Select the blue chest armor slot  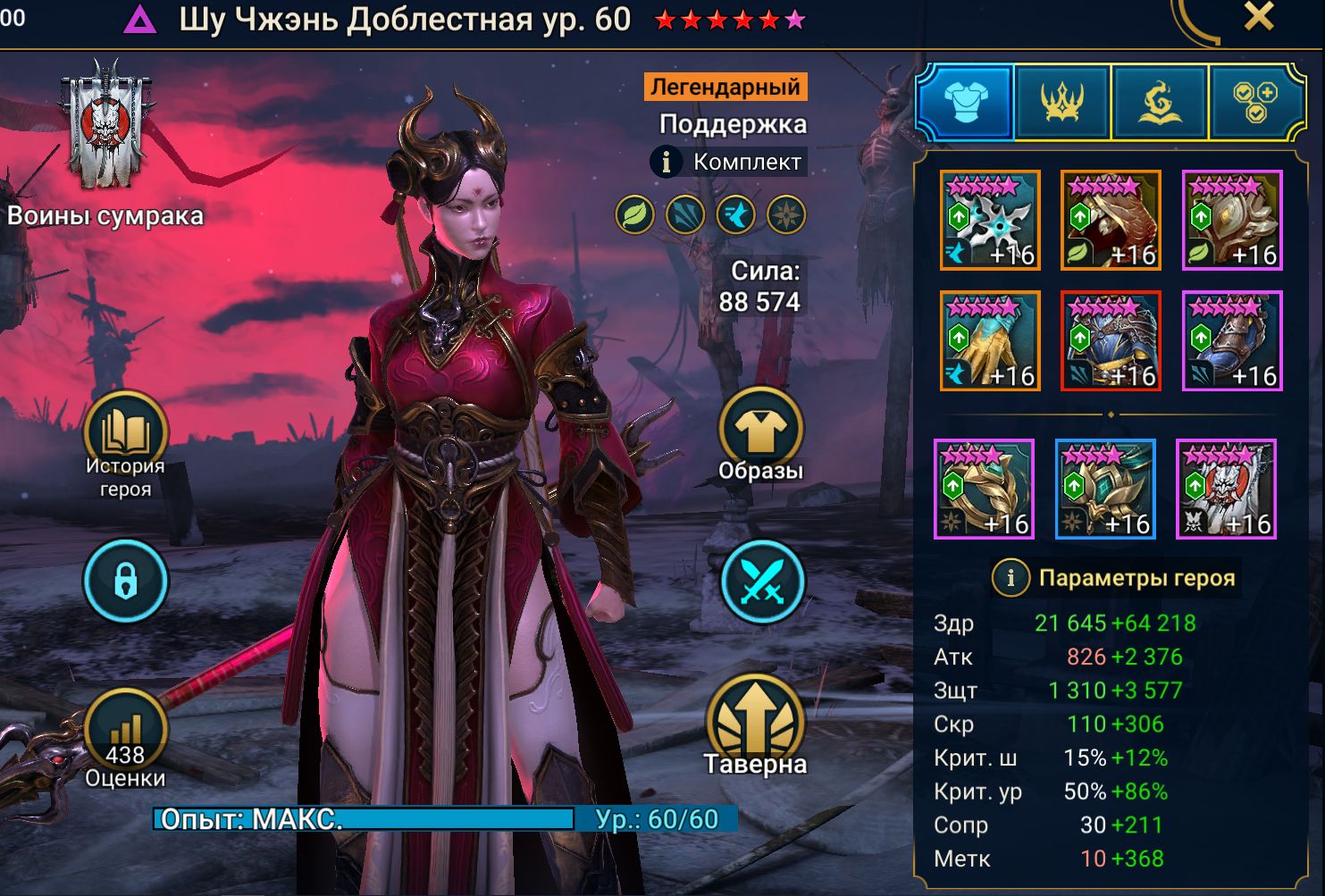[1111, 340]
